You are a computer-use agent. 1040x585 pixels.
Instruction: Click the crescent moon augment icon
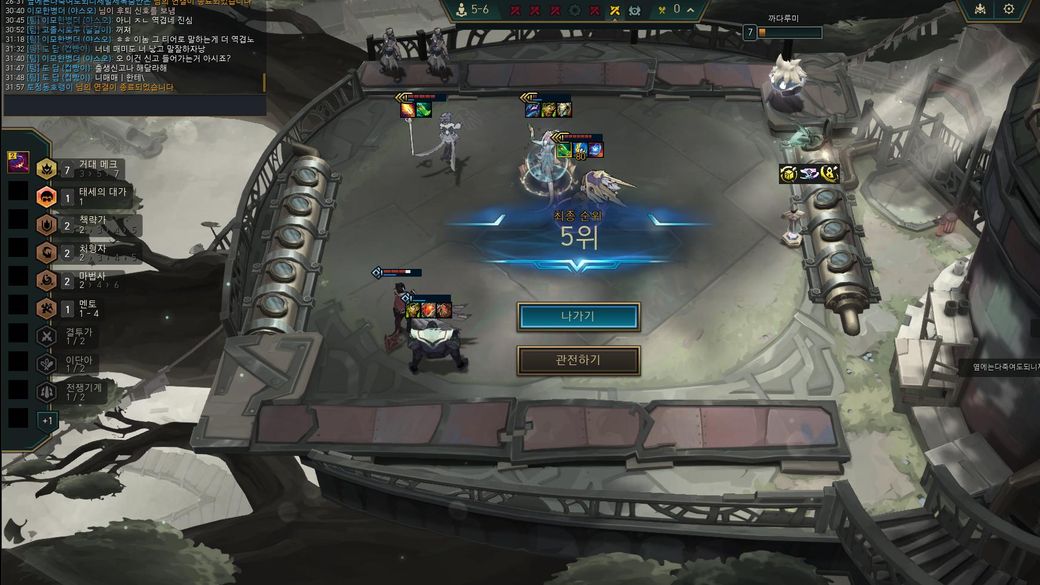click(x=830, y=174)
